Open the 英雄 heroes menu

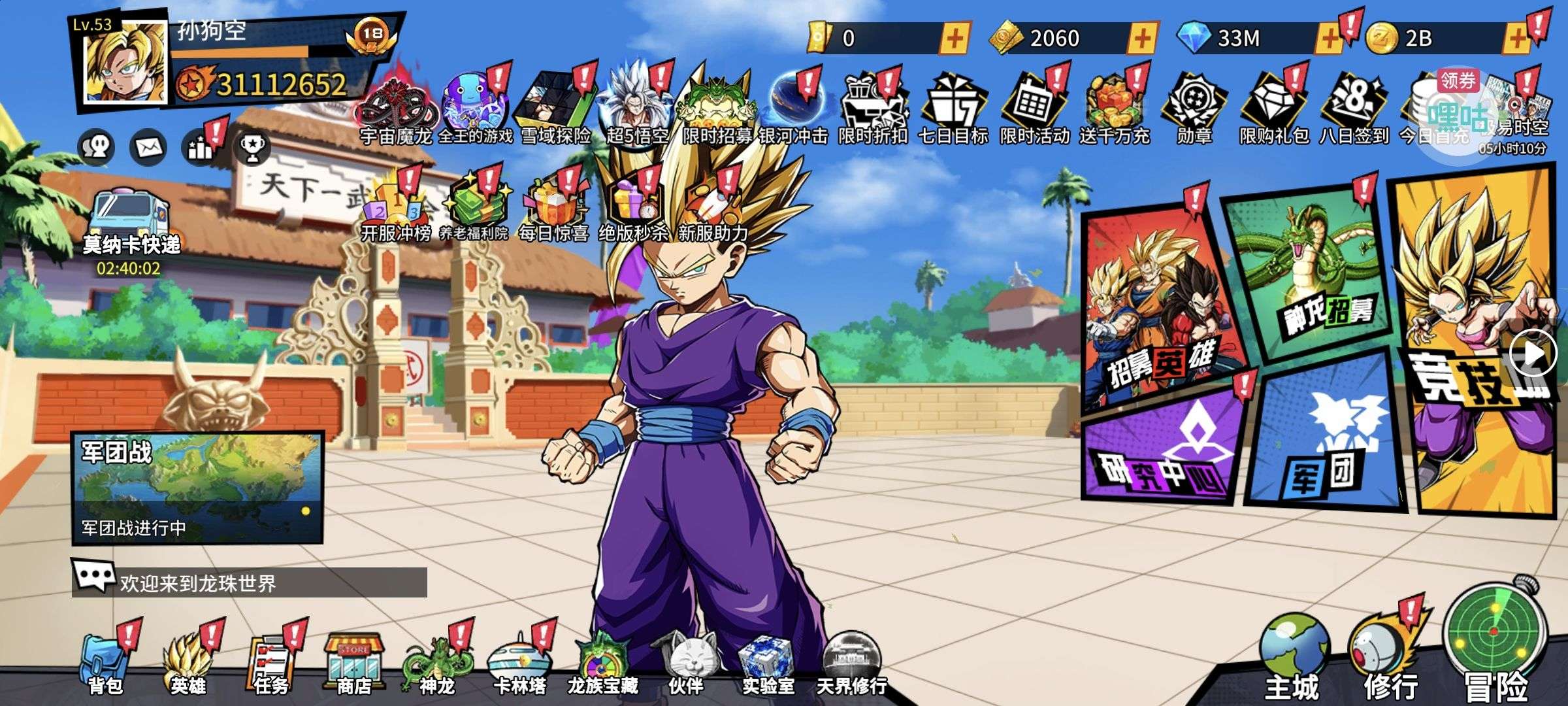point(188,664)
